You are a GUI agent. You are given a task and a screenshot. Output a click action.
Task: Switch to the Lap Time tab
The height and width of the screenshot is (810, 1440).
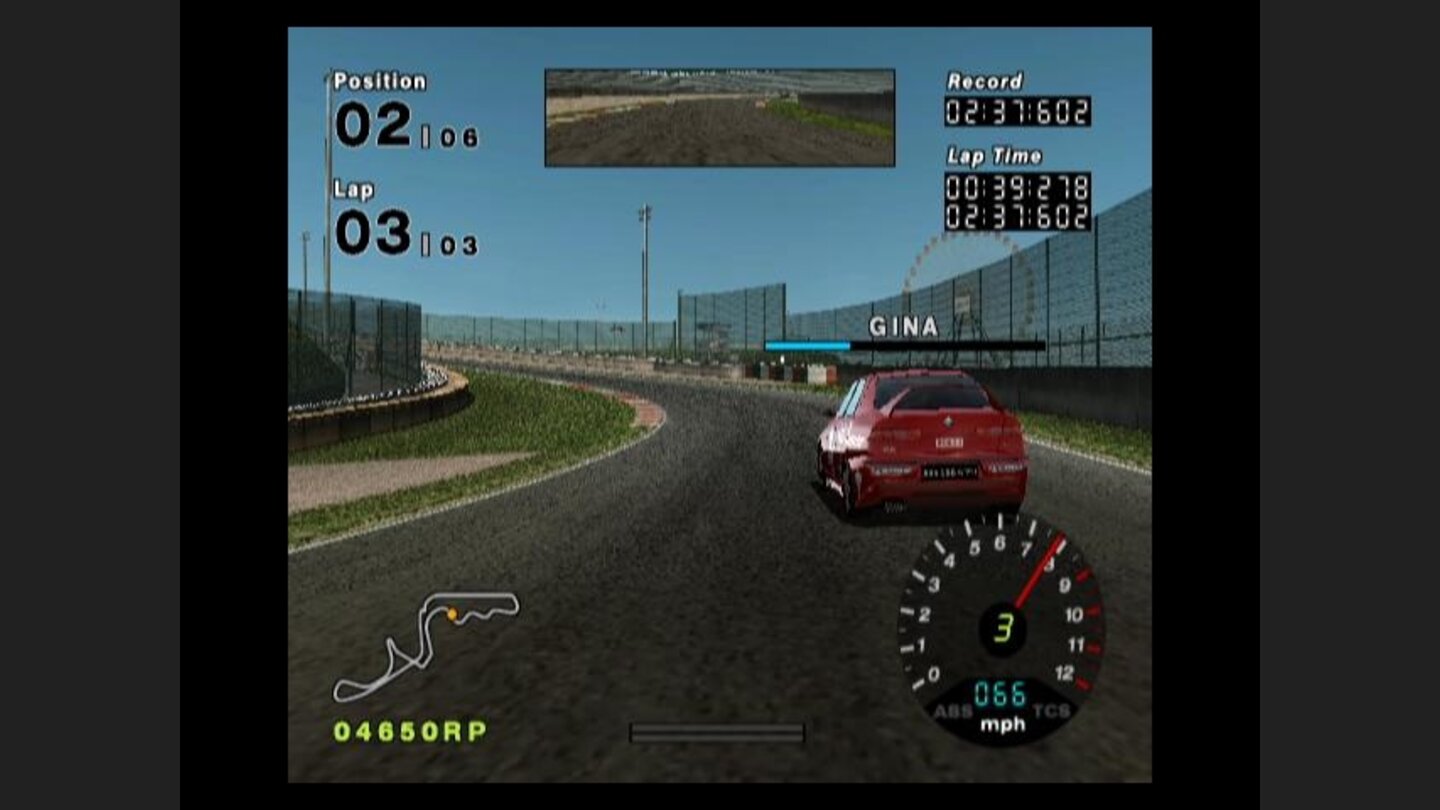995,155
